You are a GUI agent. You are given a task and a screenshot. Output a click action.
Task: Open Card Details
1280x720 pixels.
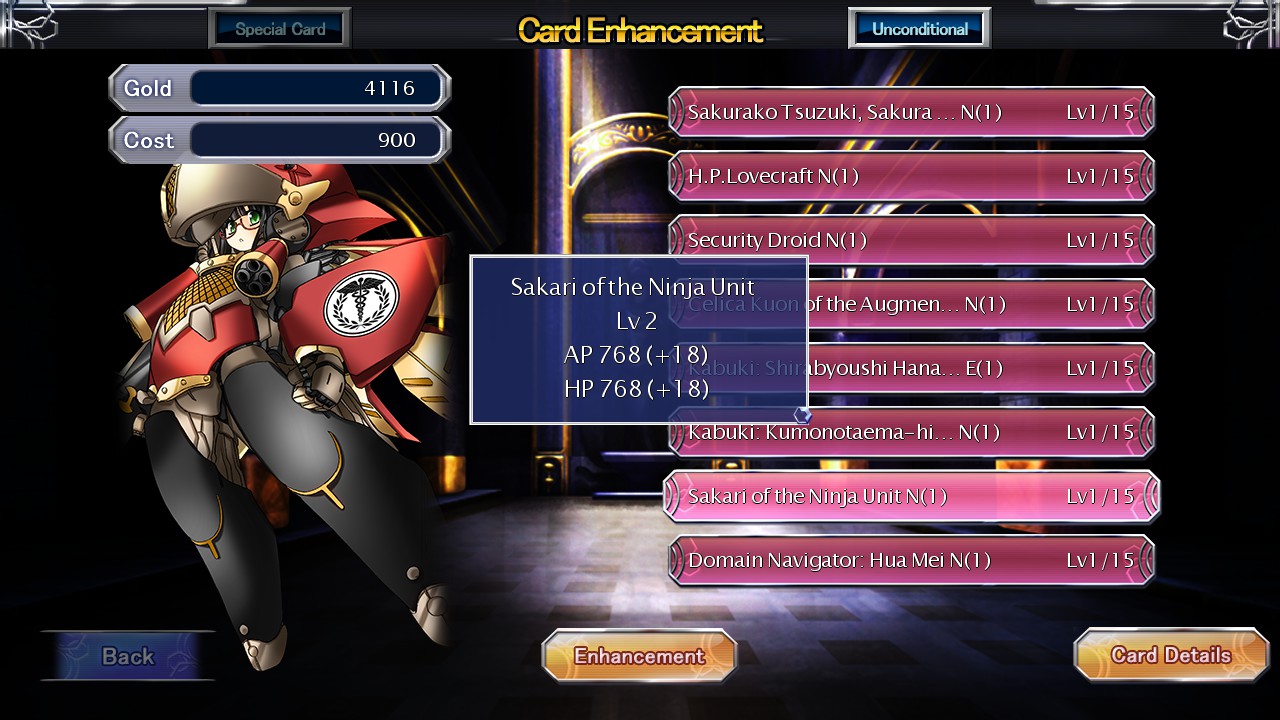[1170, 655]
